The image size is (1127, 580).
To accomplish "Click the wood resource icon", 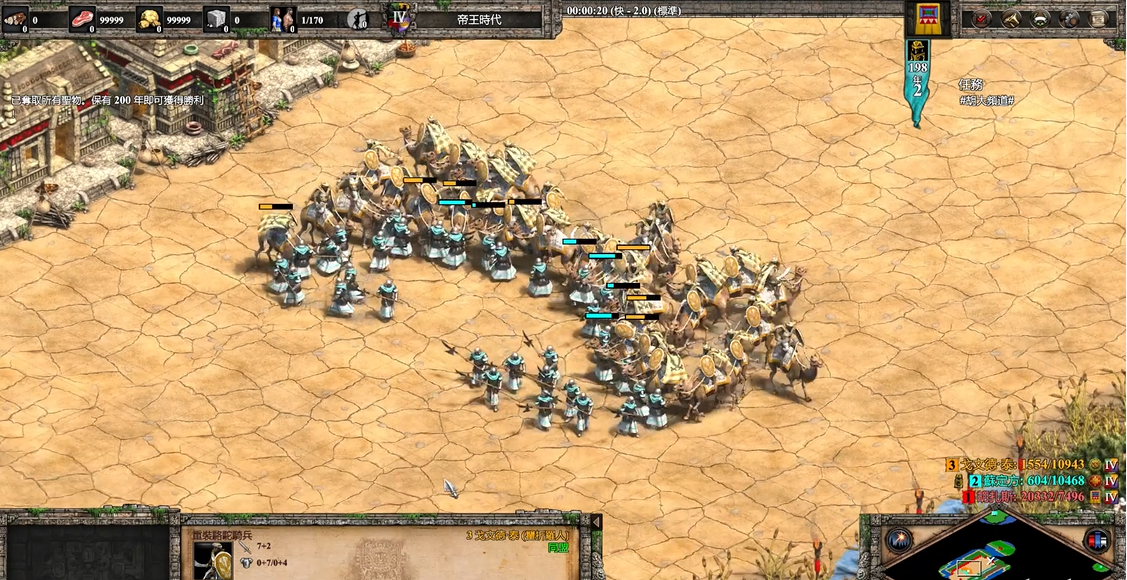I will [15, 19].
